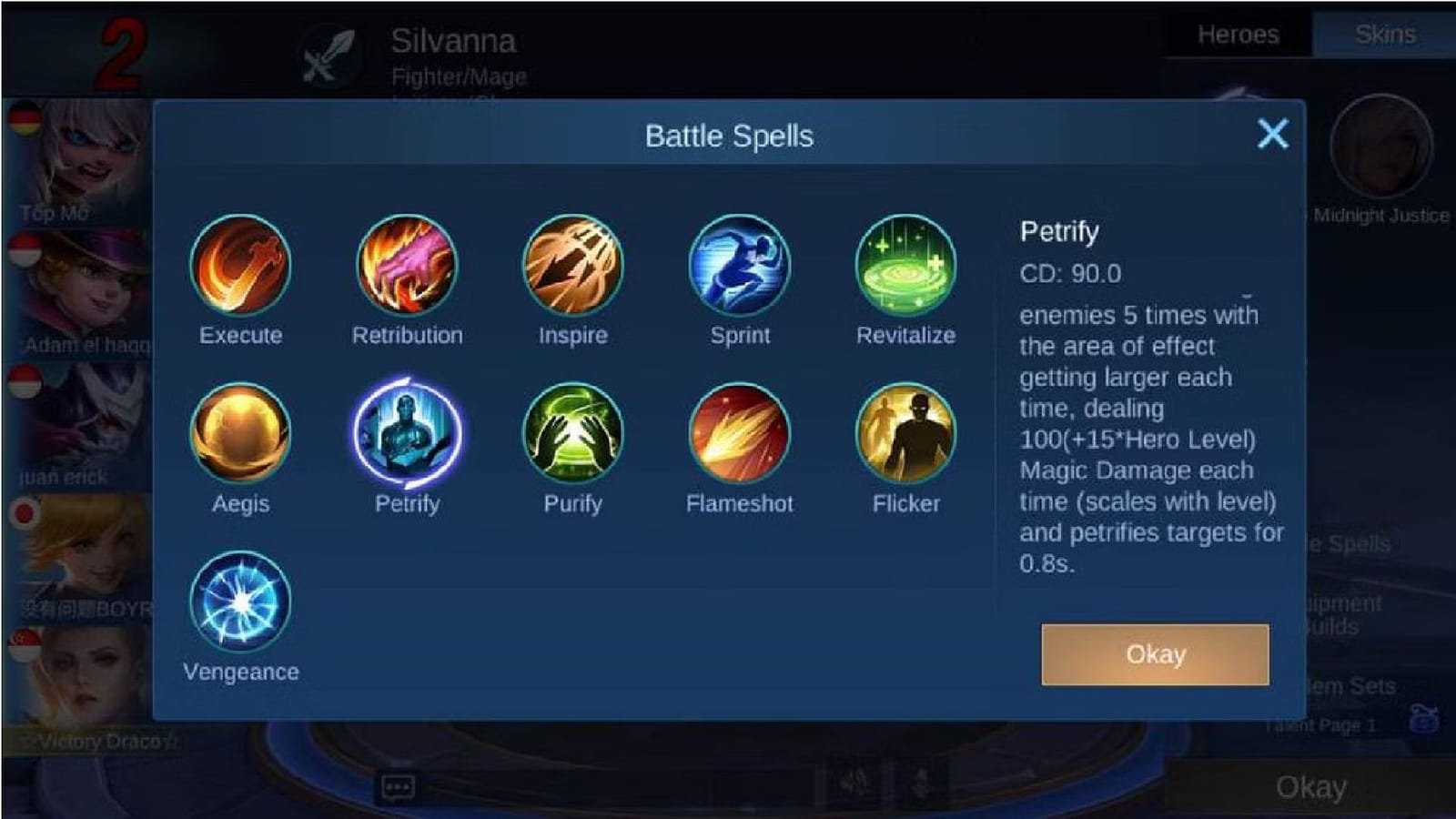Open the Skins tab
Image resolution: width=1456 pixels, height=819 pixels.
1388,35
